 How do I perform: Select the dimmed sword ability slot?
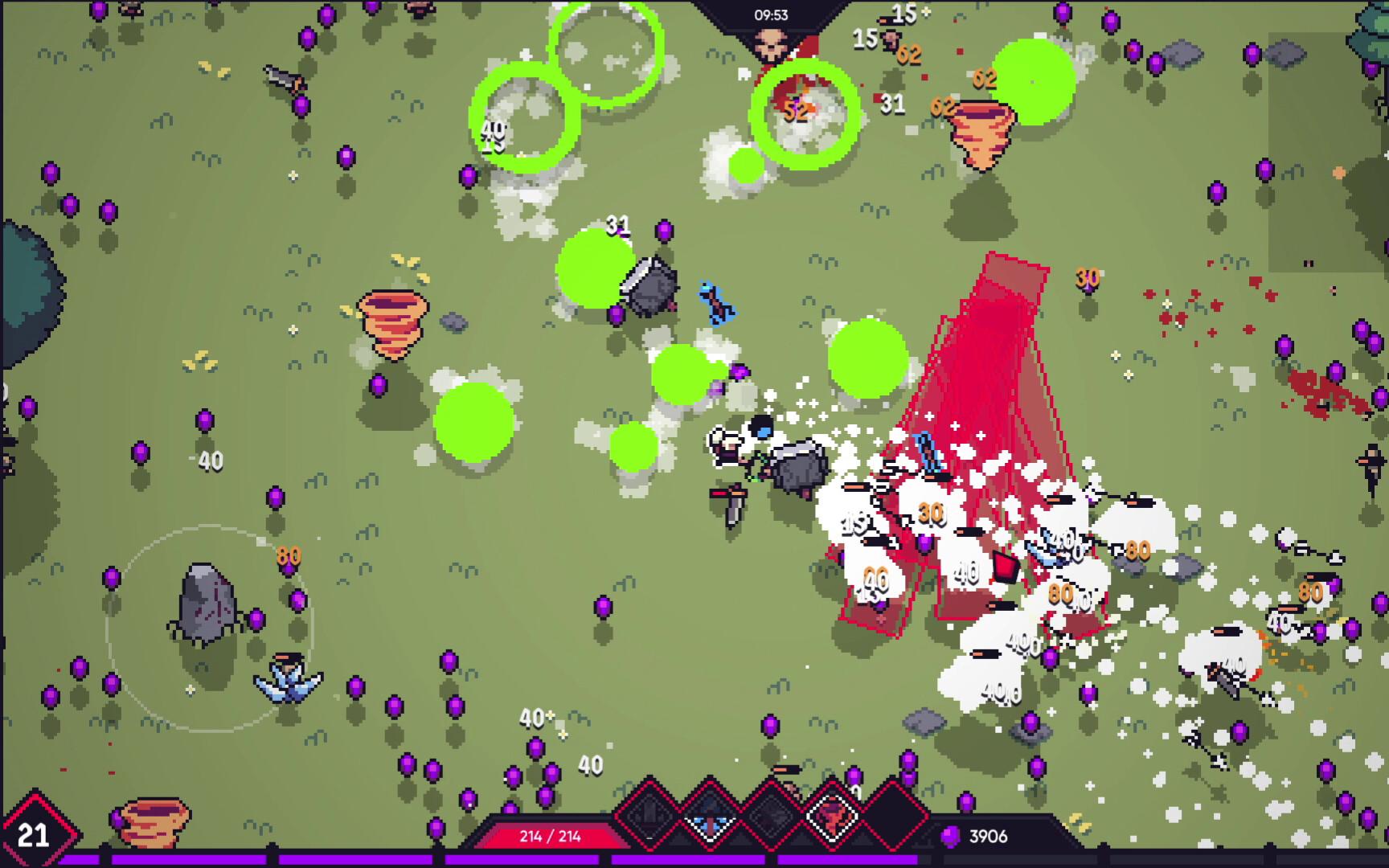point(649,817)
